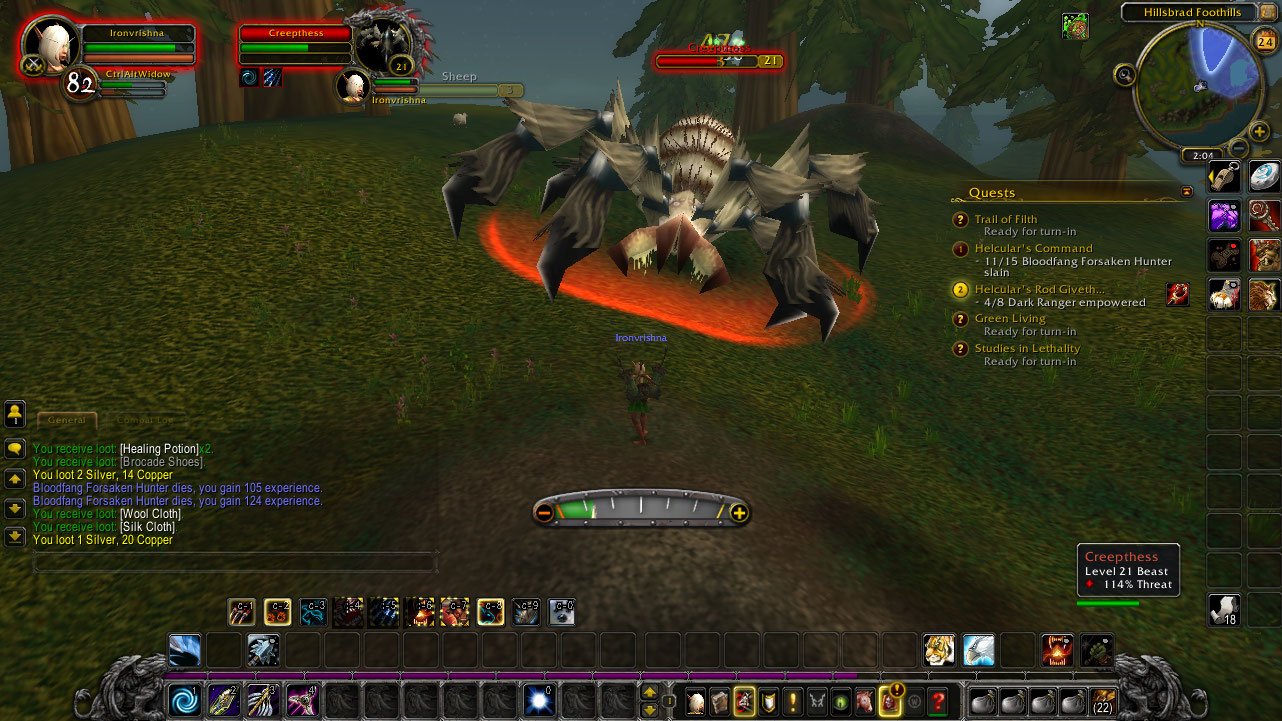Activate the bright star ability in slot 0

point(540,699)
